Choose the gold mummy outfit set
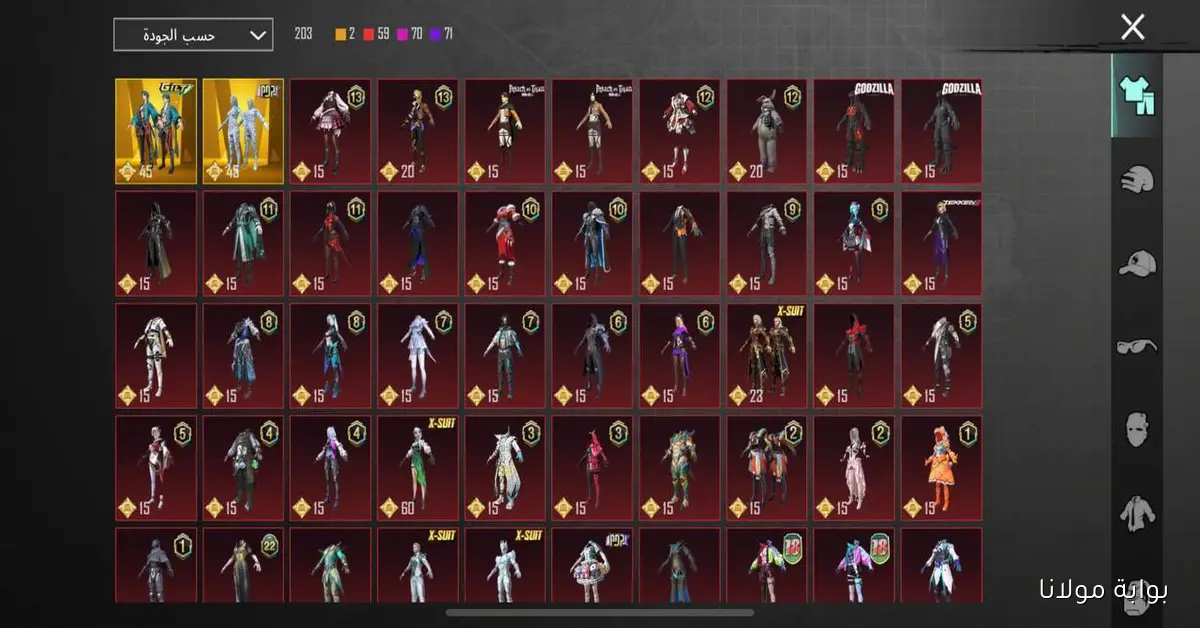The width and height of the screenshot is (1200, 628). (x=243, y=131)
